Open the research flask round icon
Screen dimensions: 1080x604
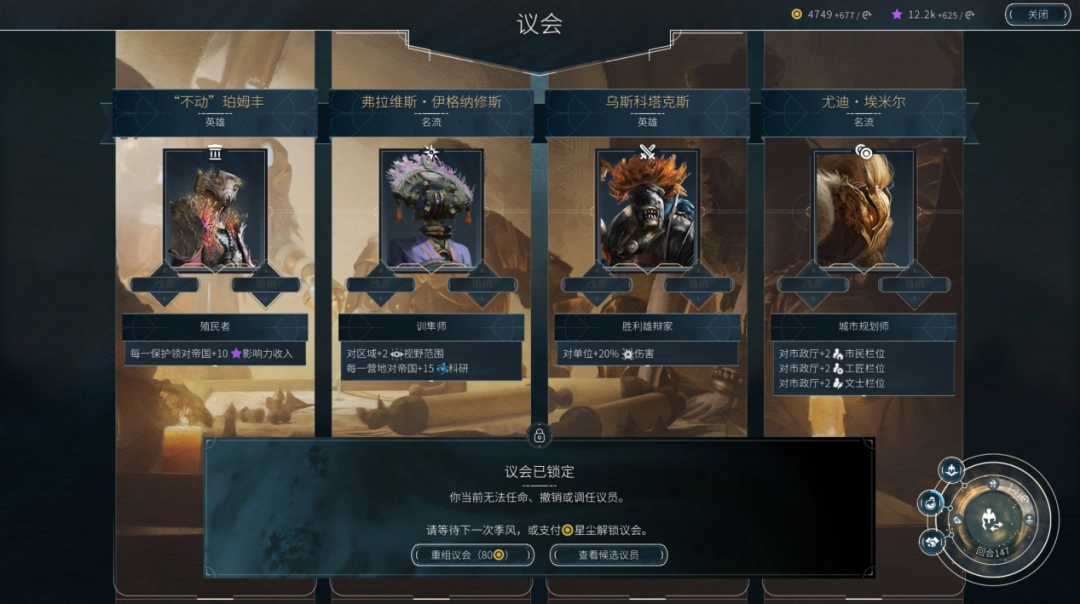click(931, 503)
